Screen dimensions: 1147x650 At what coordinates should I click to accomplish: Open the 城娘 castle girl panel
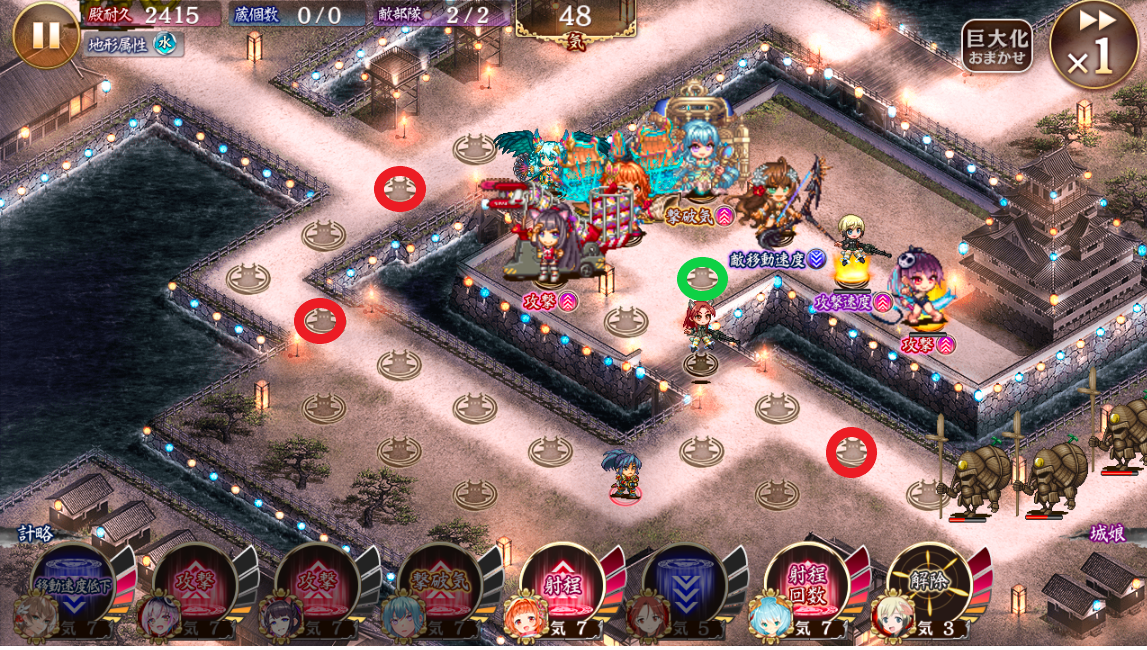click(x=1107, y=534)
